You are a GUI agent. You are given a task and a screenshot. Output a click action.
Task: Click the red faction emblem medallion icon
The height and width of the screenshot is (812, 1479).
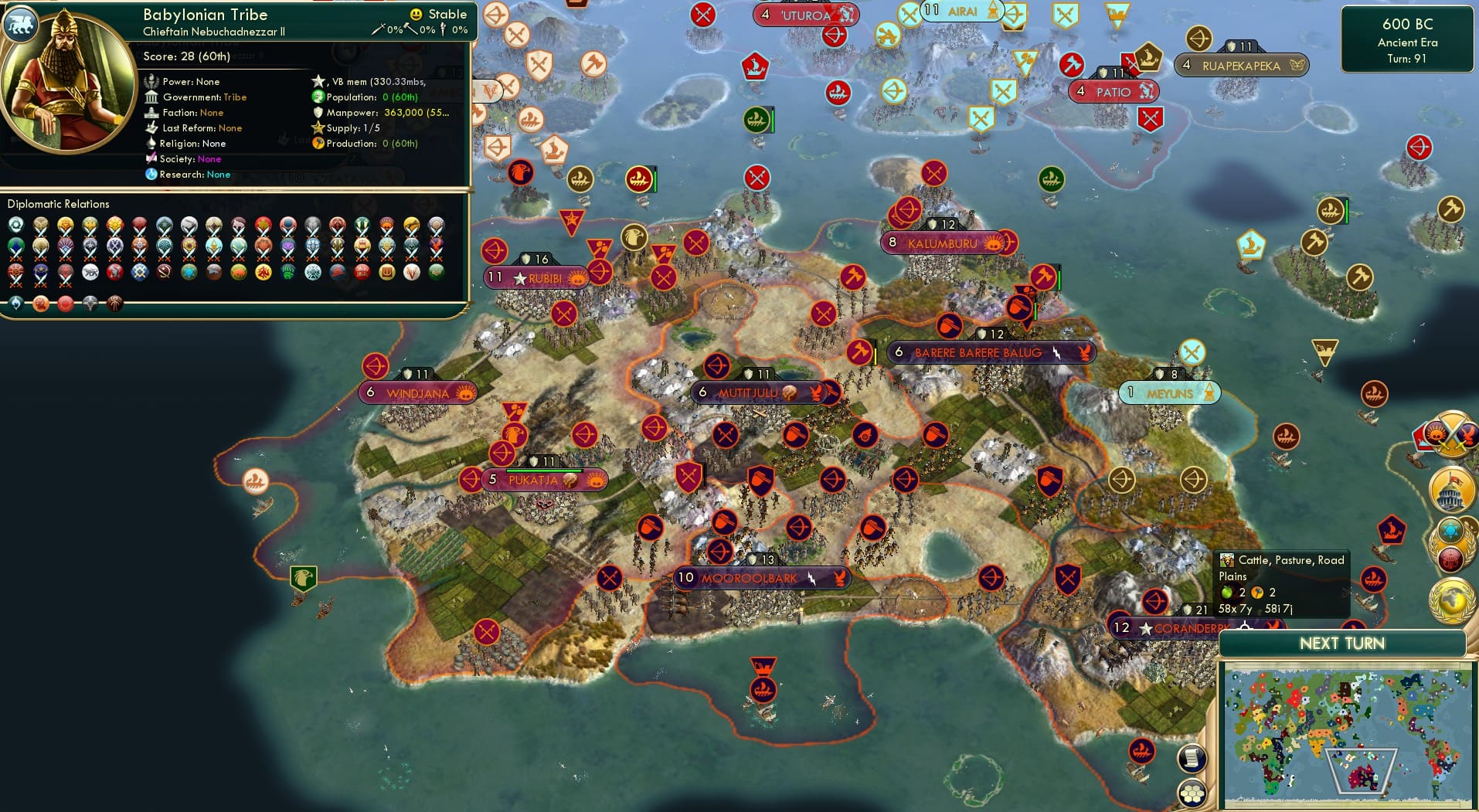coord(1450,558)
